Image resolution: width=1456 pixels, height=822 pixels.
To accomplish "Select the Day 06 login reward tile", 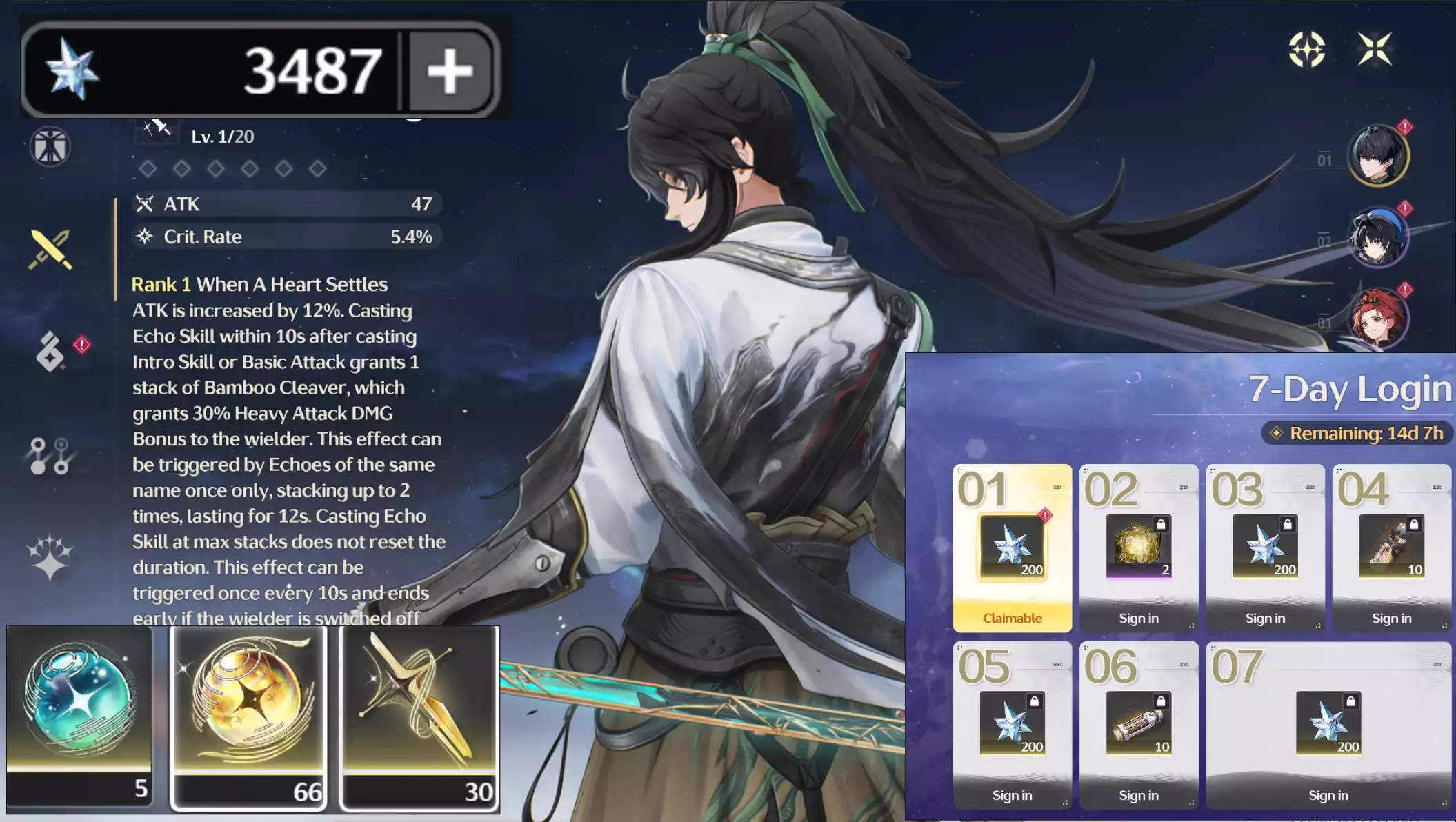I will 1138,725.
